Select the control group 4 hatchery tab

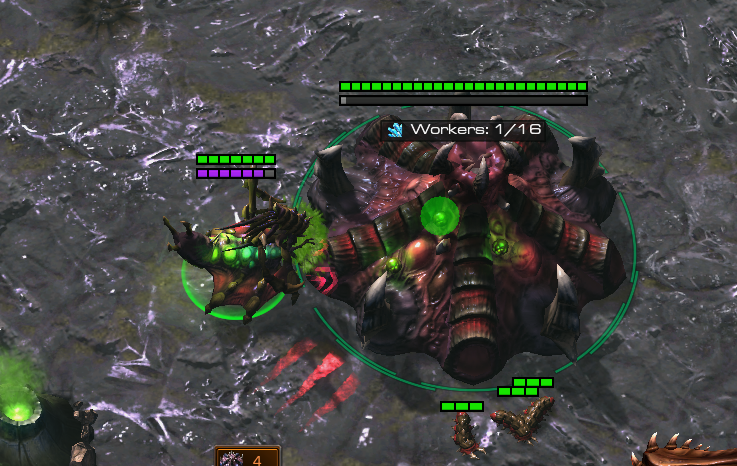[x=249, y=458]
